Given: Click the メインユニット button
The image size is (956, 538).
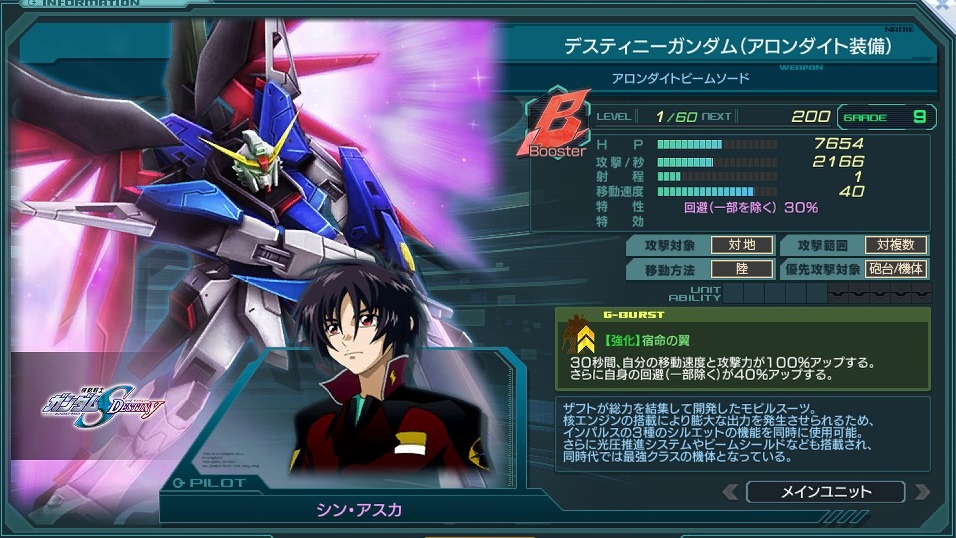Looking at the screenshot, I should click(x=825, y=492).
